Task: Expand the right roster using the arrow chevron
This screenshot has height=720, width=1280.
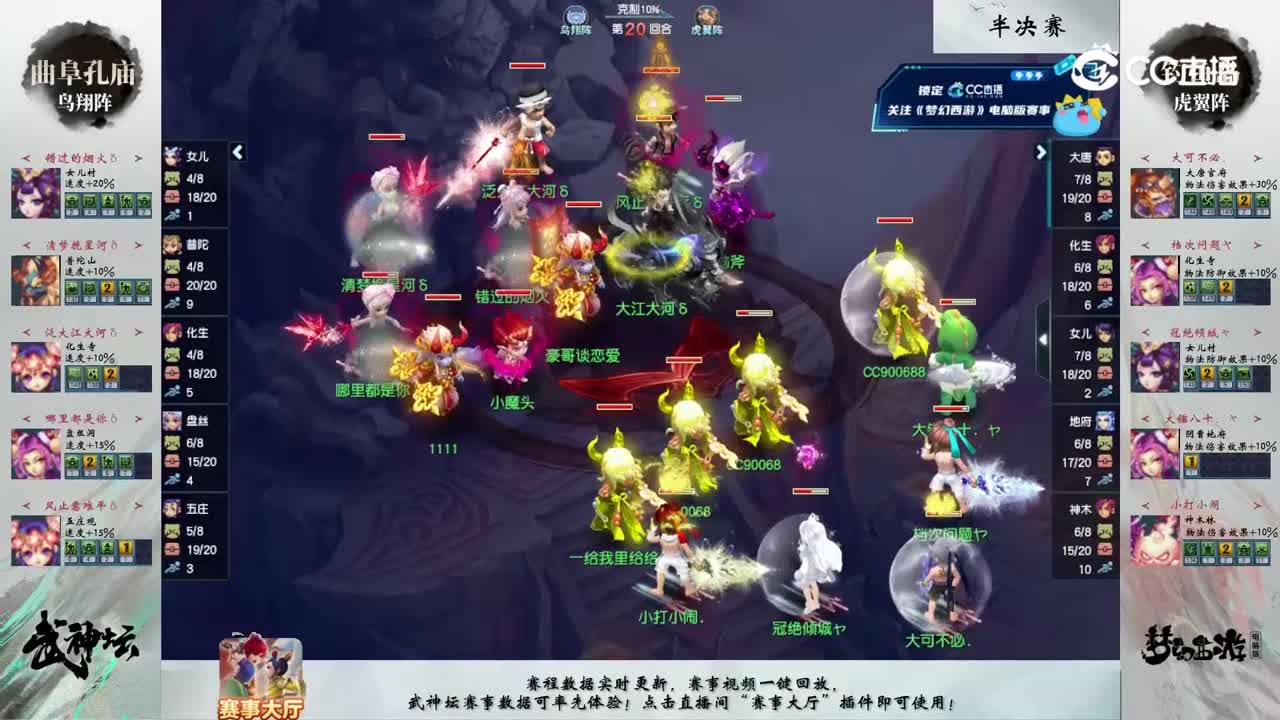Action: click(1042, 154)
